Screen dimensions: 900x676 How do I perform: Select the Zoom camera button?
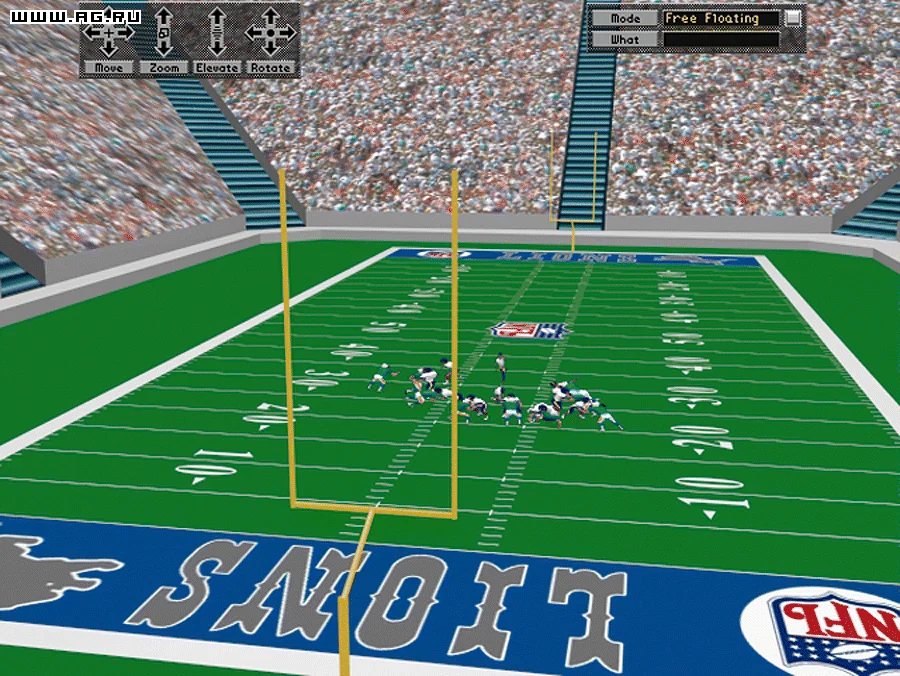(164, 68)
